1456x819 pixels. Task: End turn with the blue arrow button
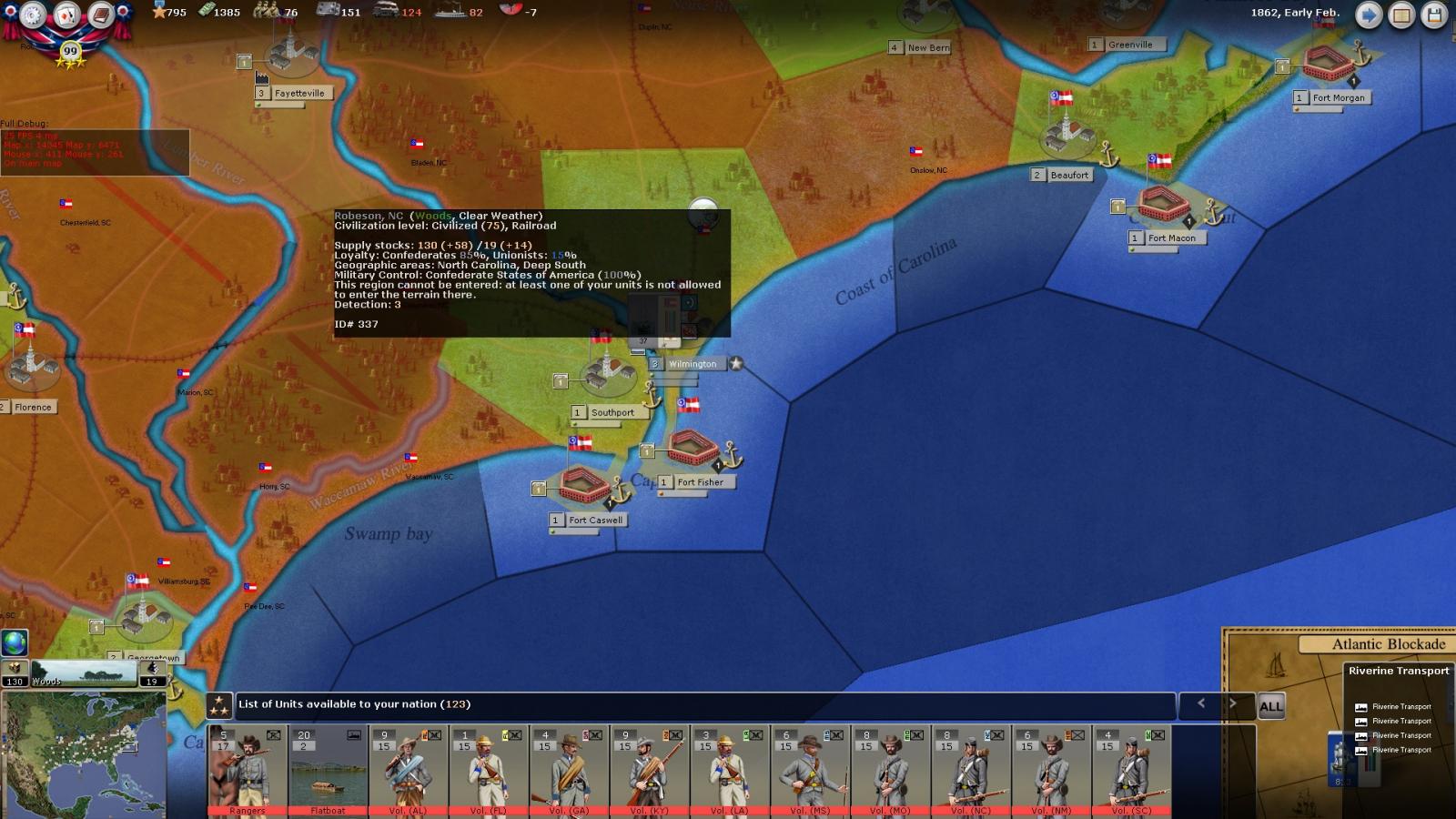click(1369, 15)
